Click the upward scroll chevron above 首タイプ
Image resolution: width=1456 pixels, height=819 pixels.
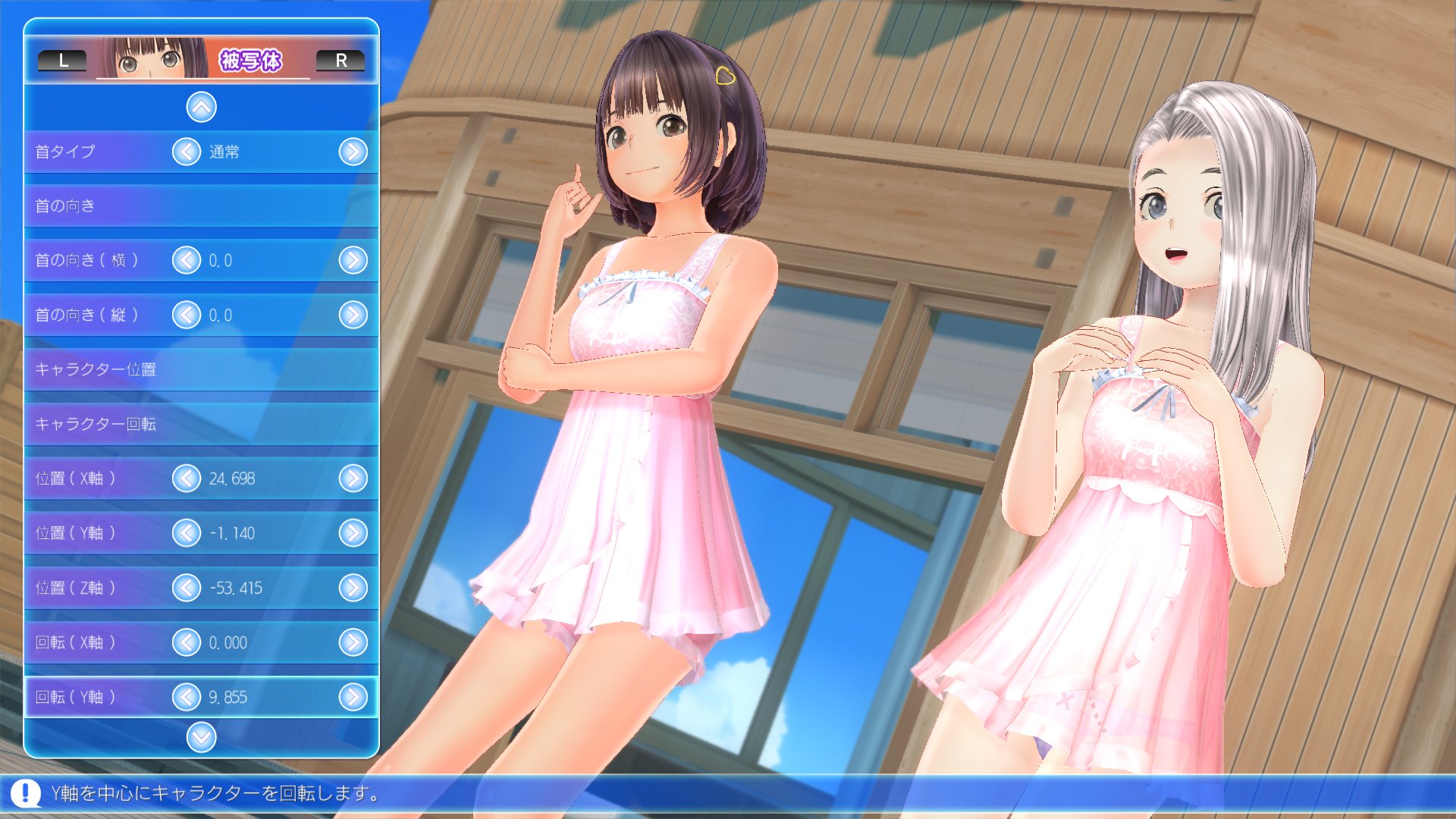(200, 106)
